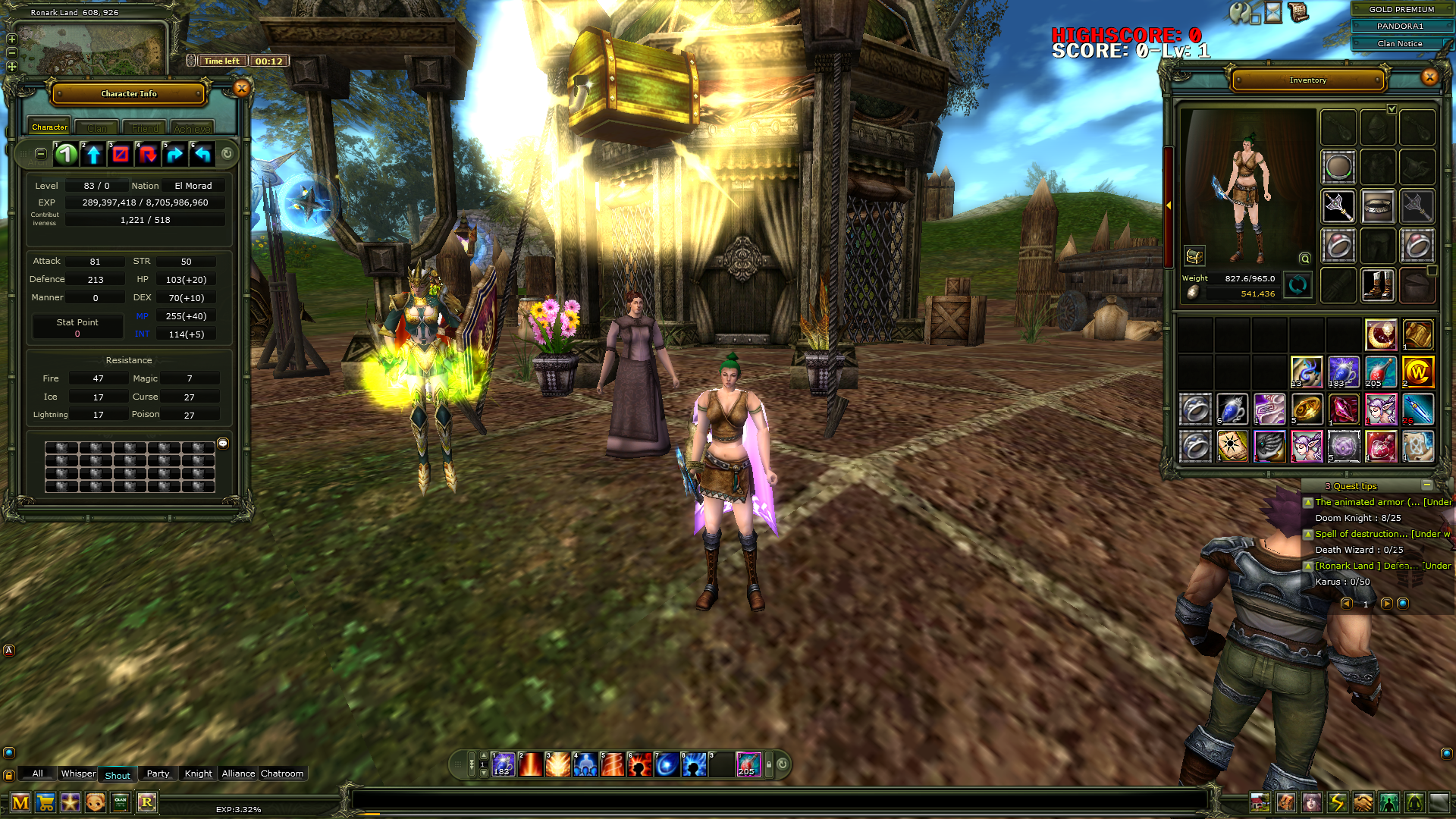Select the Party chat tab
The image size is (1456, 819).
pos(157,773)
